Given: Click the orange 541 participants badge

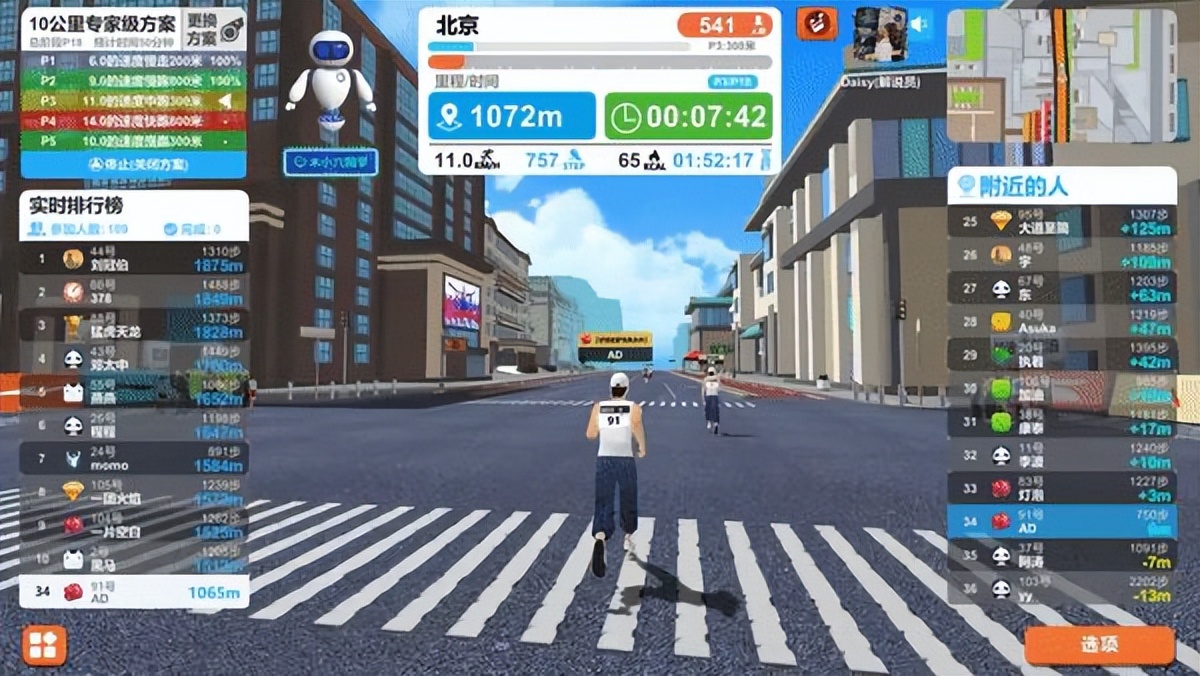Looking at the screenshot, I should tap(720, 25).
